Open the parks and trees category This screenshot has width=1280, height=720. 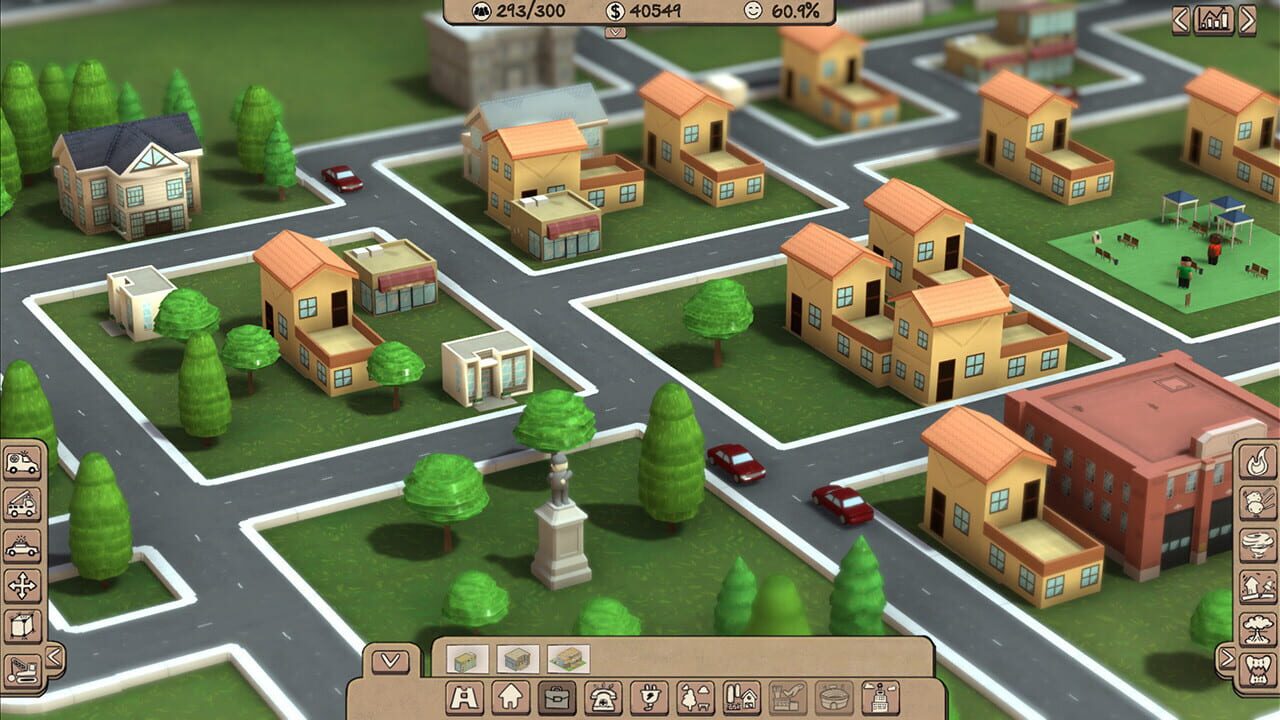point(696,695)
